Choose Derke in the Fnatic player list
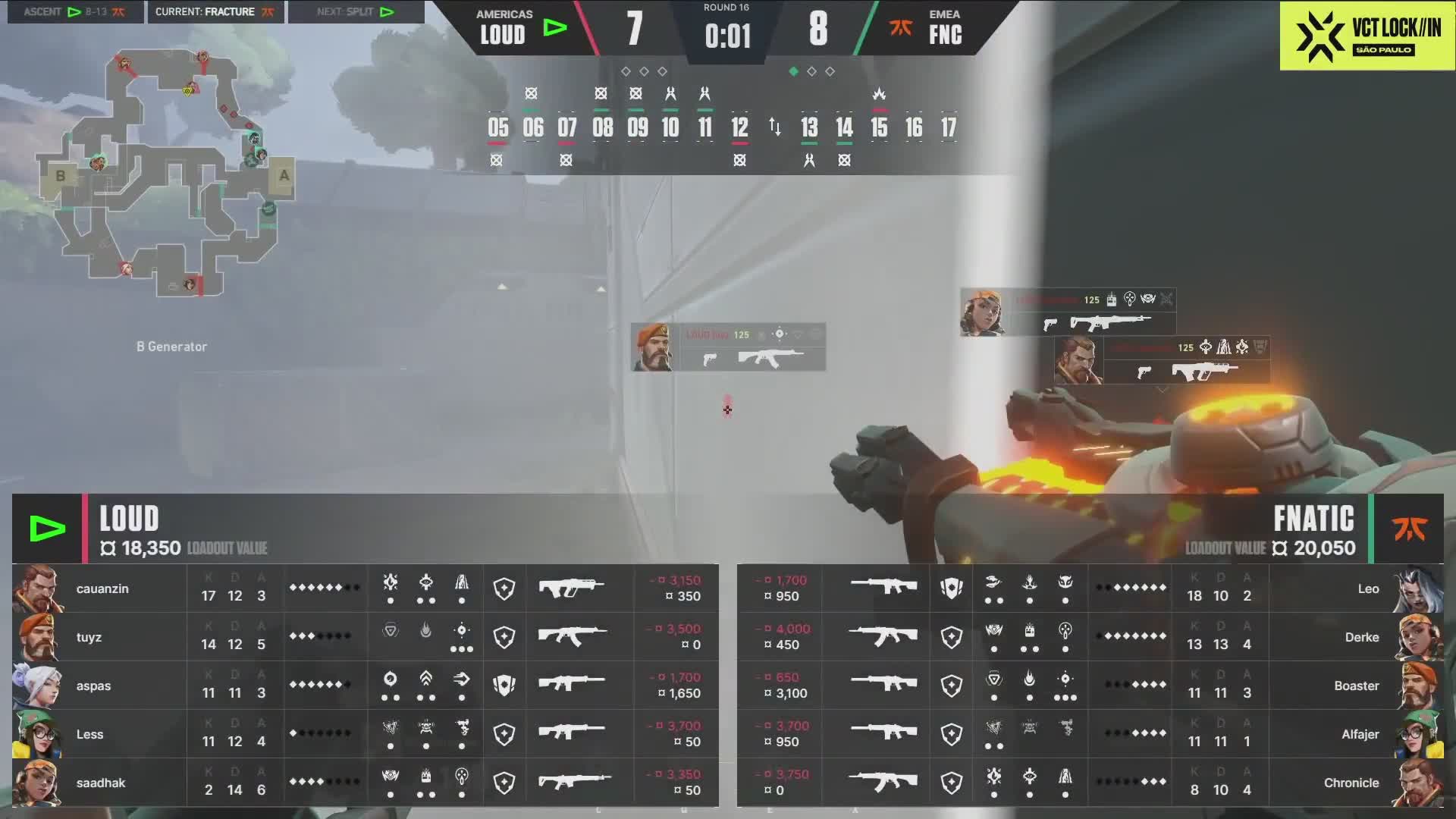 1361,637
